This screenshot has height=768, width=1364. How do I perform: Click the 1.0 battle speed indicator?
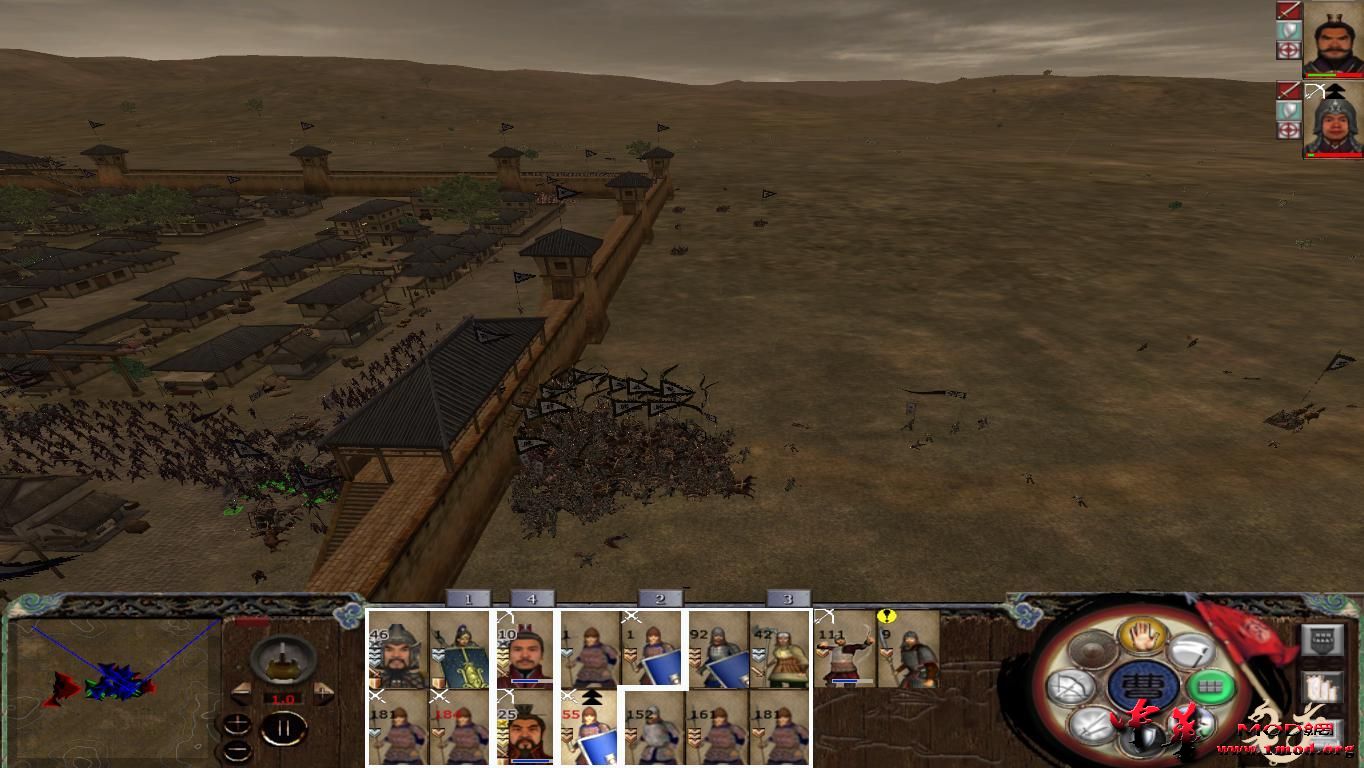285,698
